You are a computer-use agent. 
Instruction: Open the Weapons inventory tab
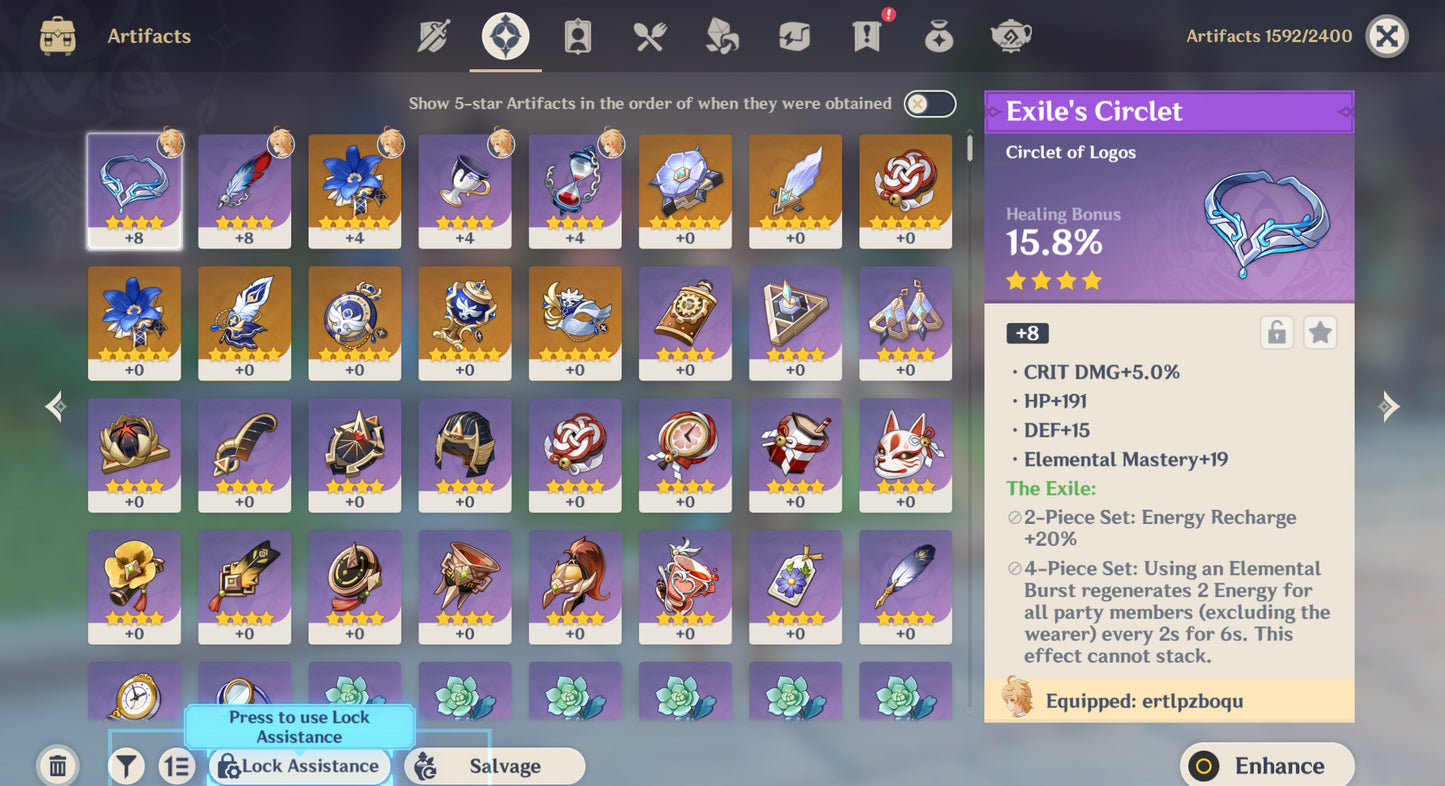click(435, 33)
